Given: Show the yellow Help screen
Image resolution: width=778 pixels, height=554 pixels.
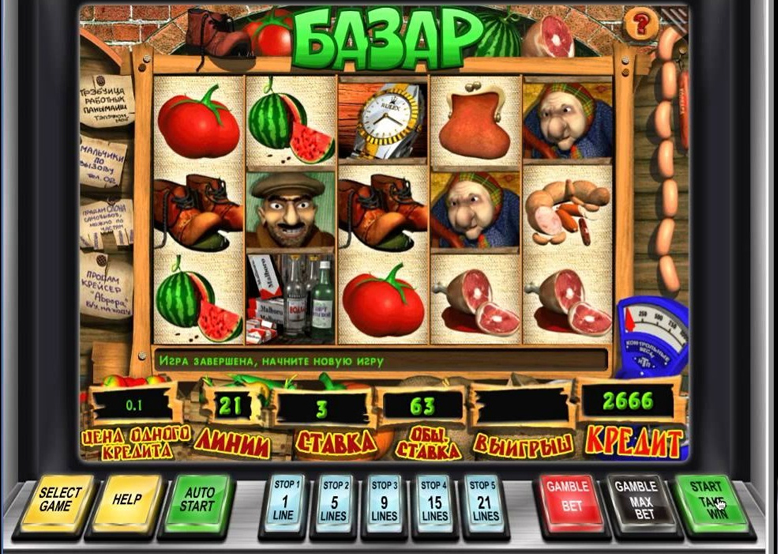Looking at the screenshot, I should coord(127,499).
